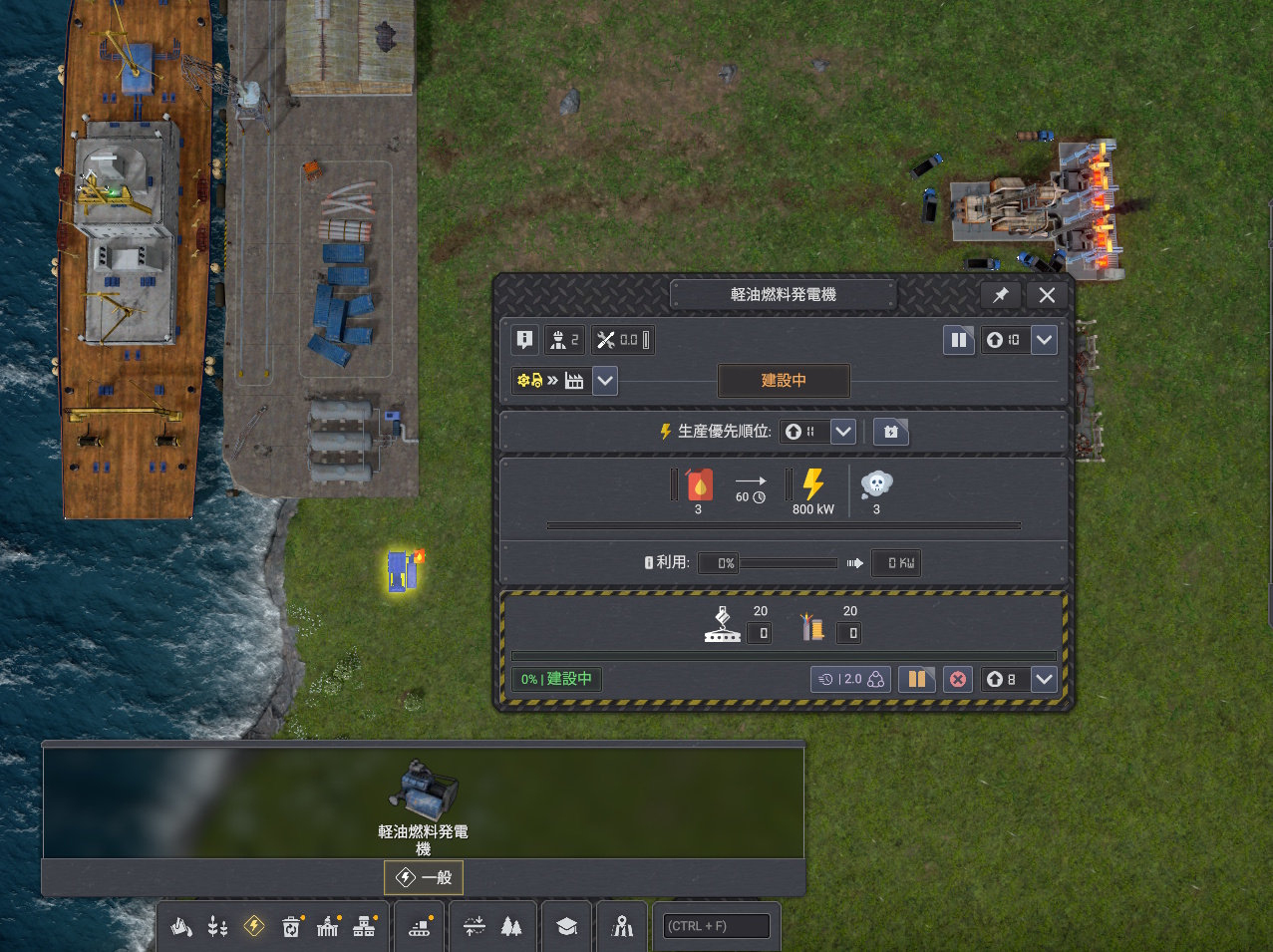Pause the generator with the top pause button

pos(958,340)
